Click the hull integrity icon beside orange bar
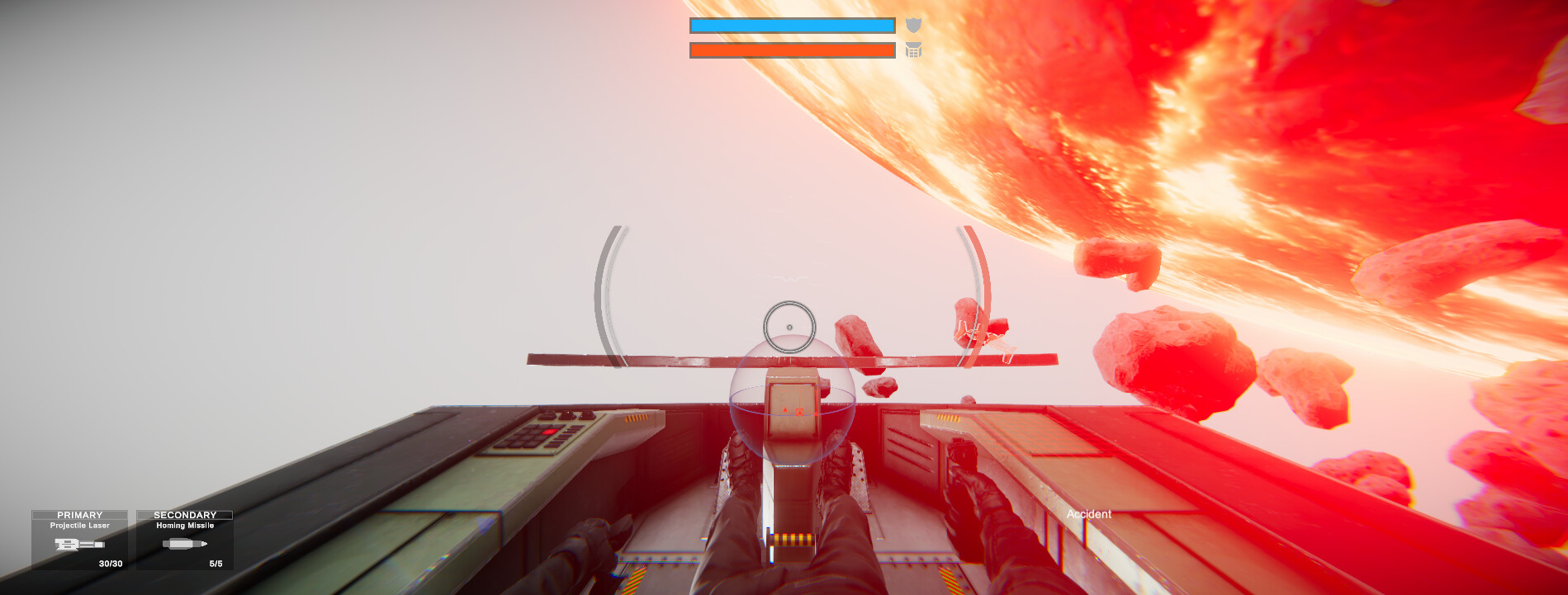This screenshot has width=1568, height=595. pyautogui.click(x=913, y=50)
